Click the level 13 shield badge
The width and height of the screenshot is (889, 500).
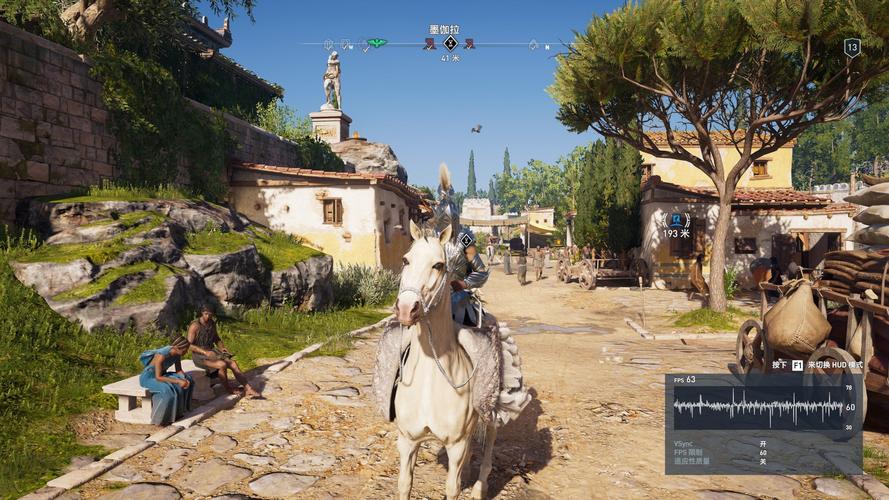[852, 47]
